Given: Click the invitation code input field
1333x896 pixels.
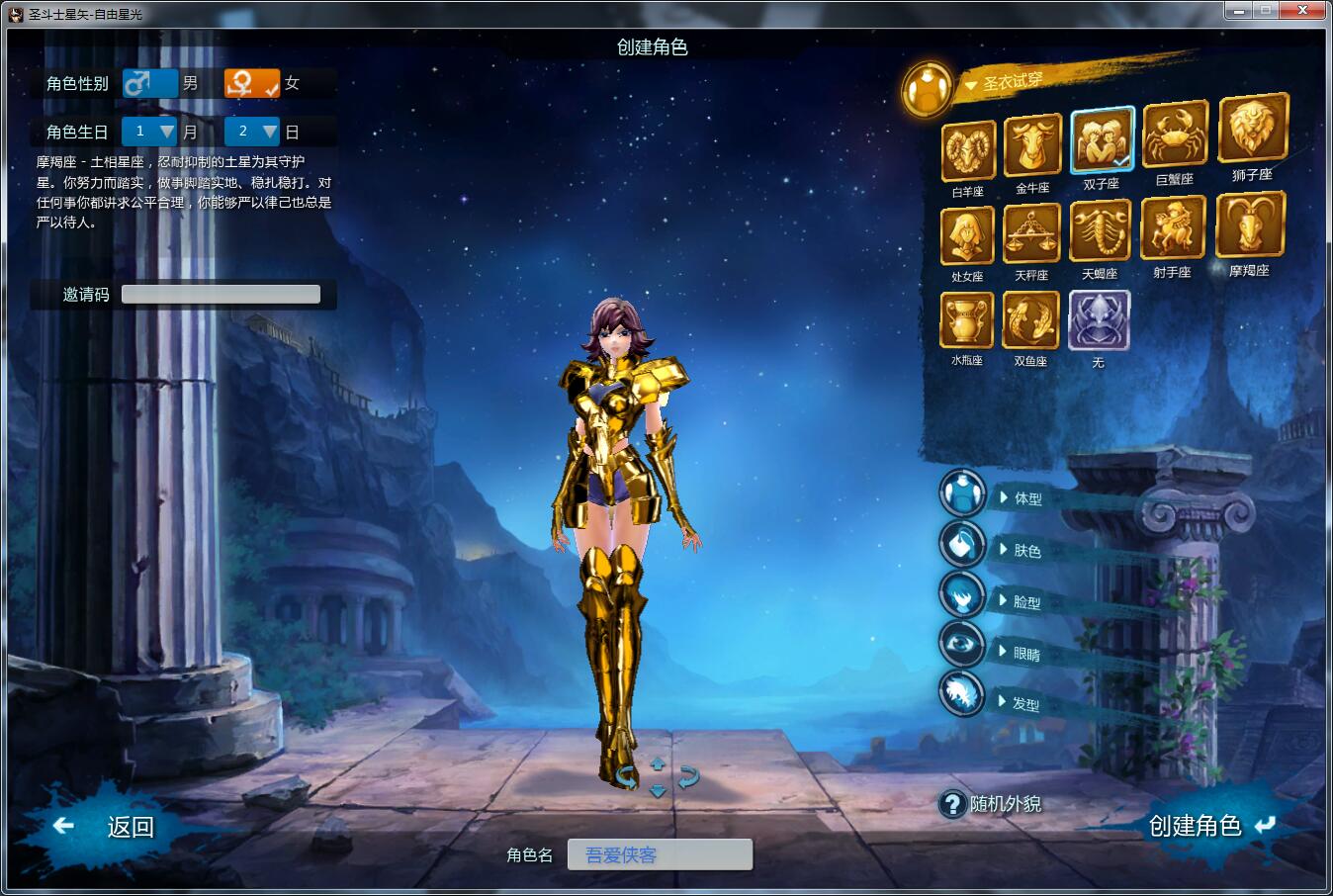Looking at the screenshot, I should tap(221, 294).
